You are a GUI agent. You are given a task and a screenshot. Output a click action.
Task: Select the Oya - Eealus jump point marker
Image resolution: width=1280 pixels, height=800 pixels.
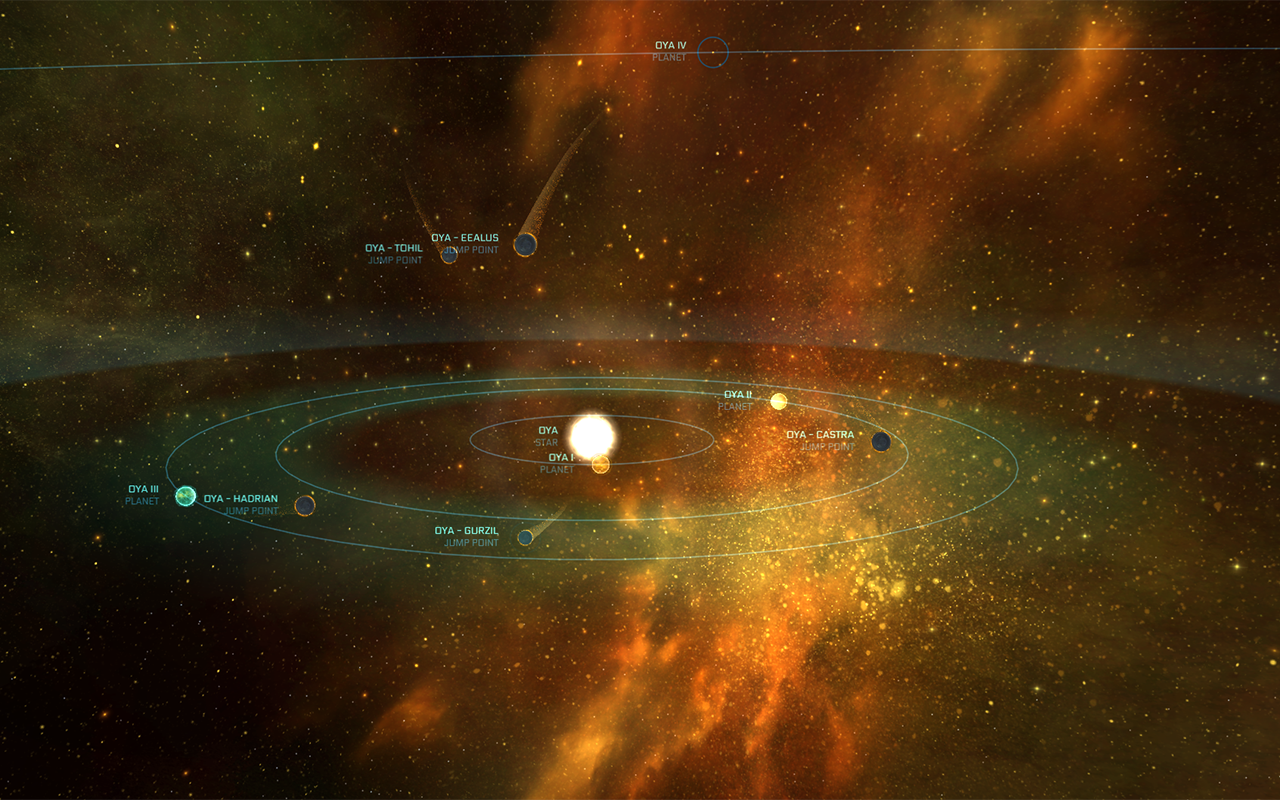point(525,244)
